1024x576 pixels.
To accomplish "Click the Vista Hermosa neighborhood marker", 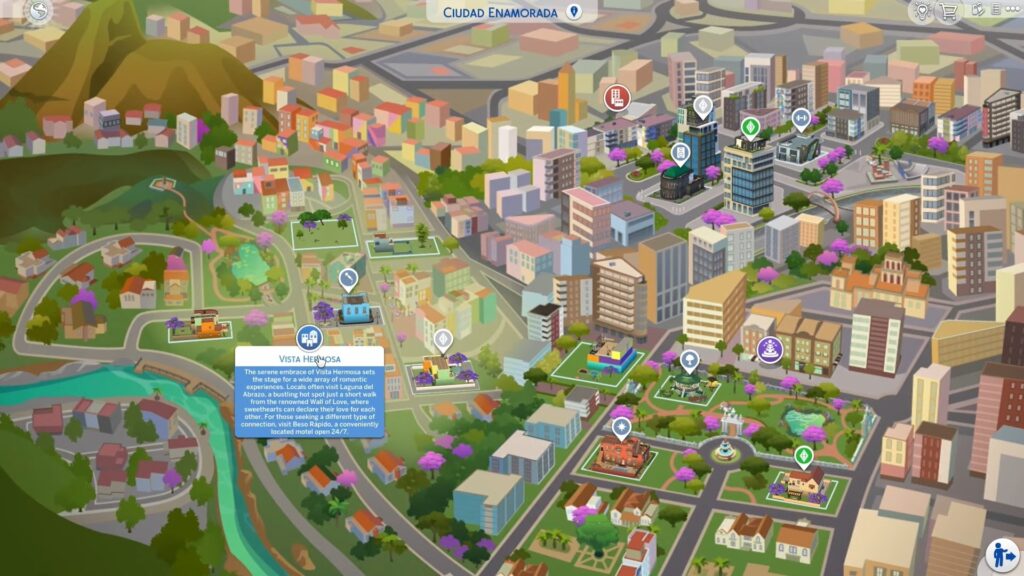I will tap(309, 338).
